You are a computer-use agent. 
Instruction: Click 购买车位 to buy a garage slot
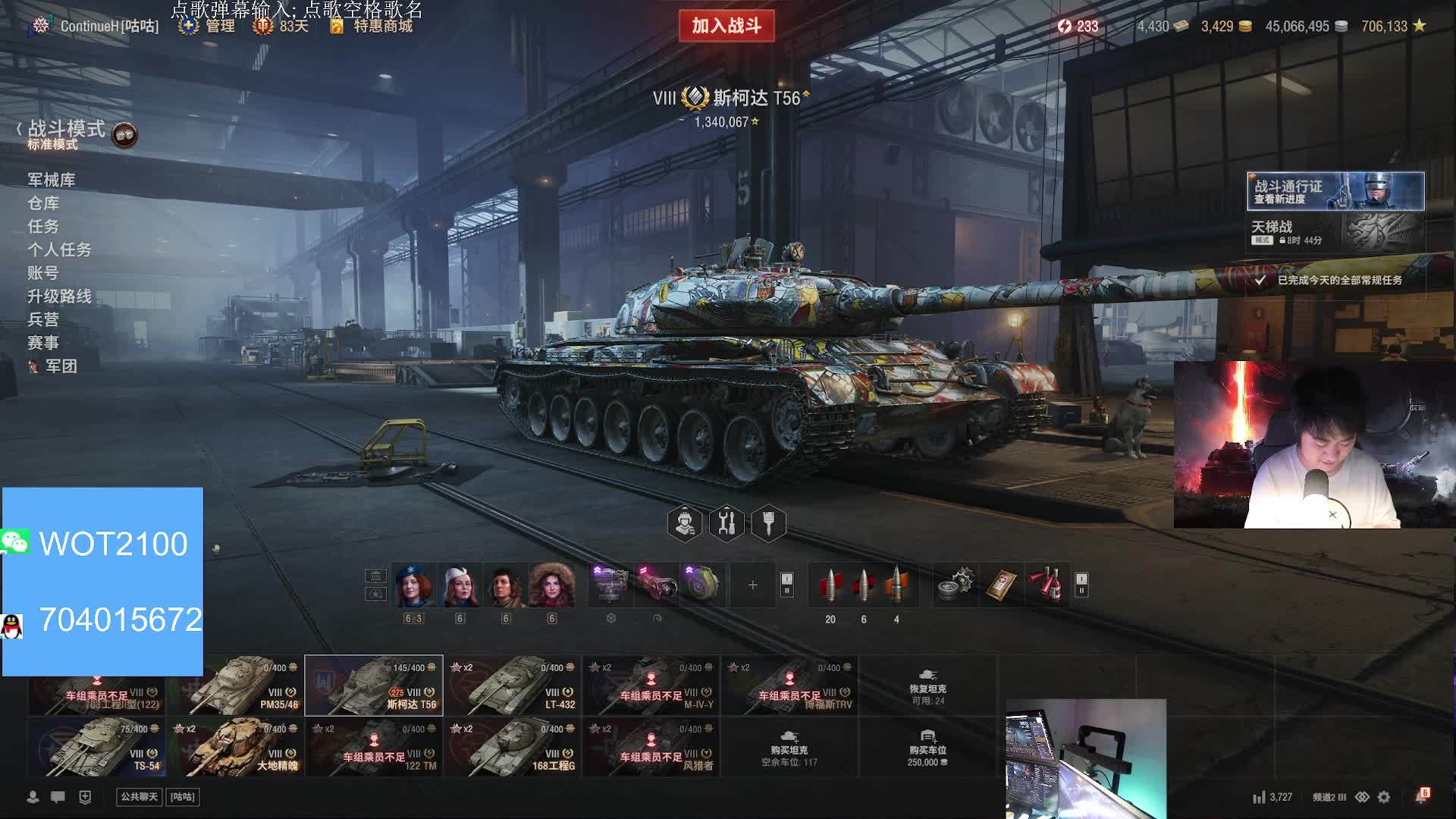(x=927, y=747)
